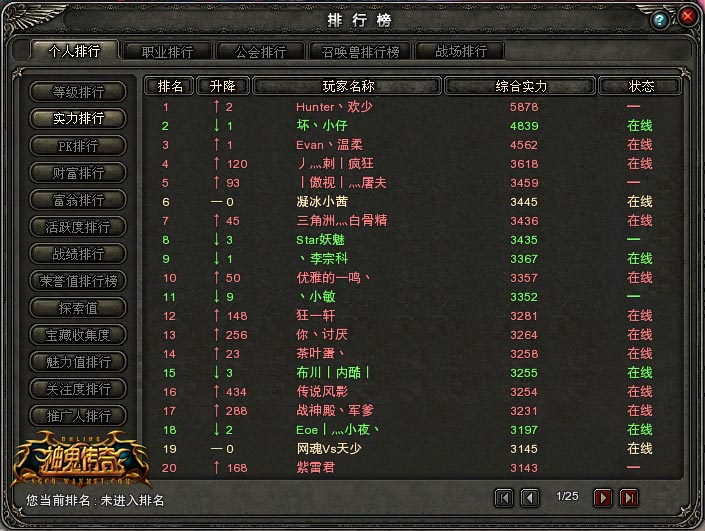Select the row for player 凝冰小茜
The height and width of the screenshot is (531, 705).
click(x=322, y=202)
